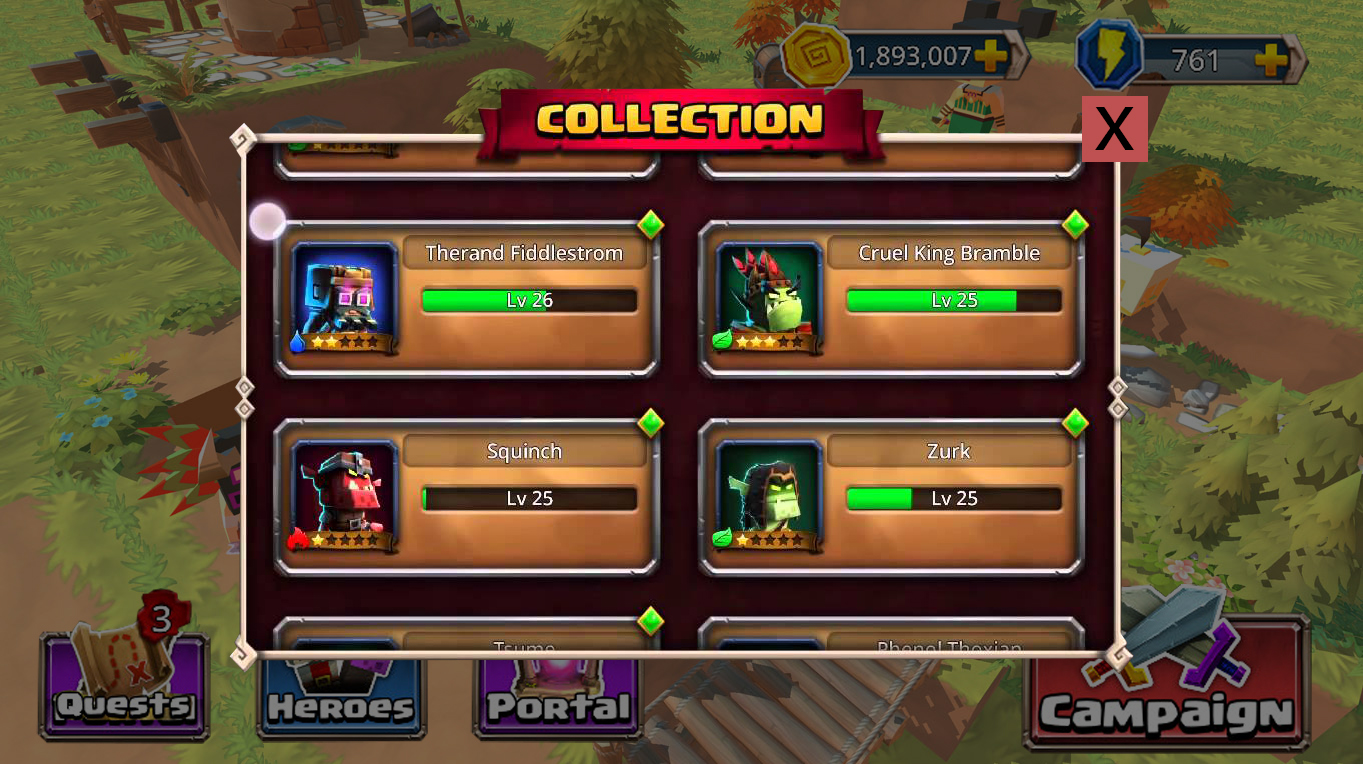Viewport: 1363px width, 764px height.
Task: Pick the Zurk hero card
Action: click(890, 496)
